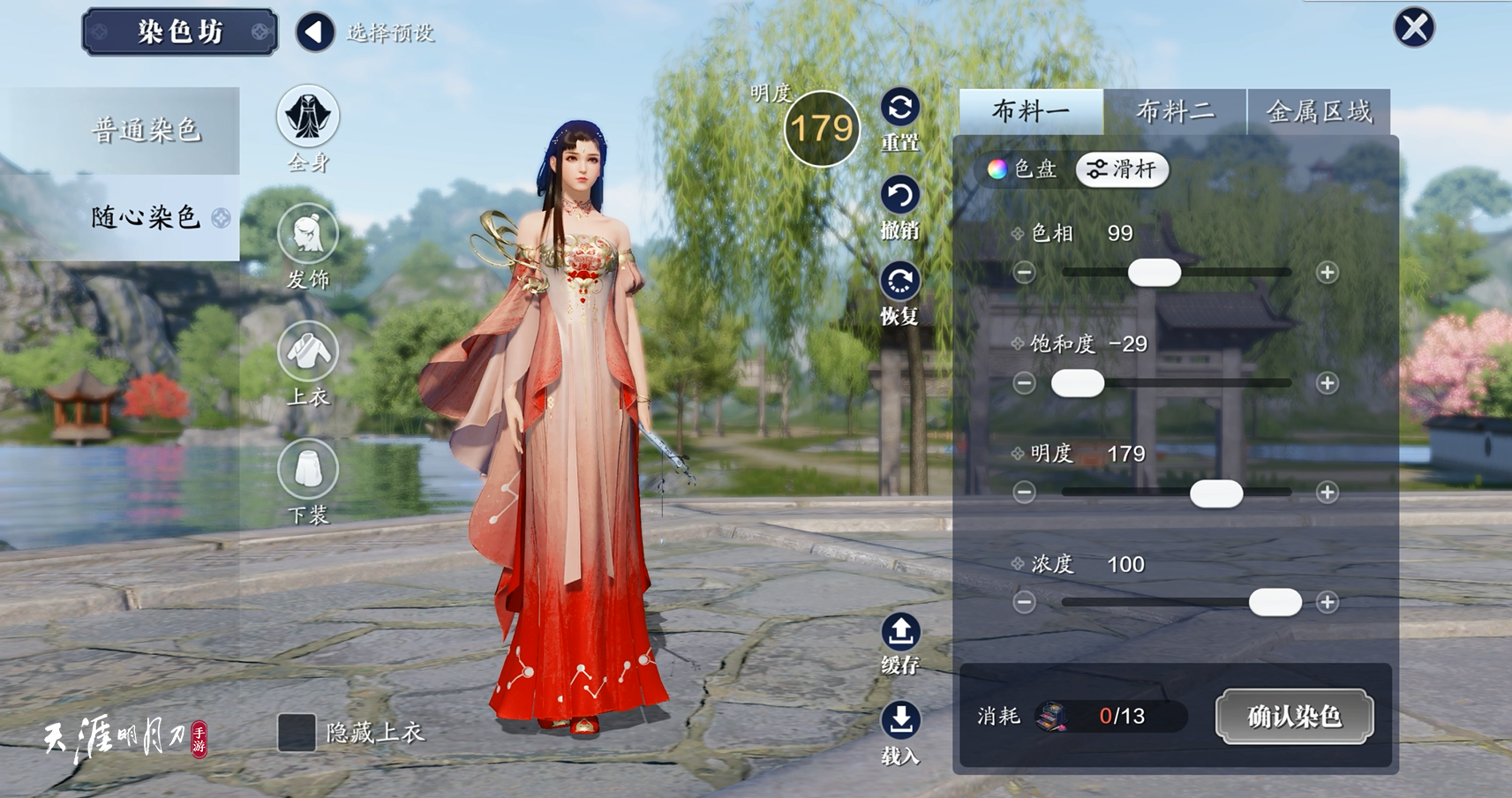The height and width of the screenshot is (798, 1512).
Task: Undo with the 撤销 button
Action: tap(900, 196)
